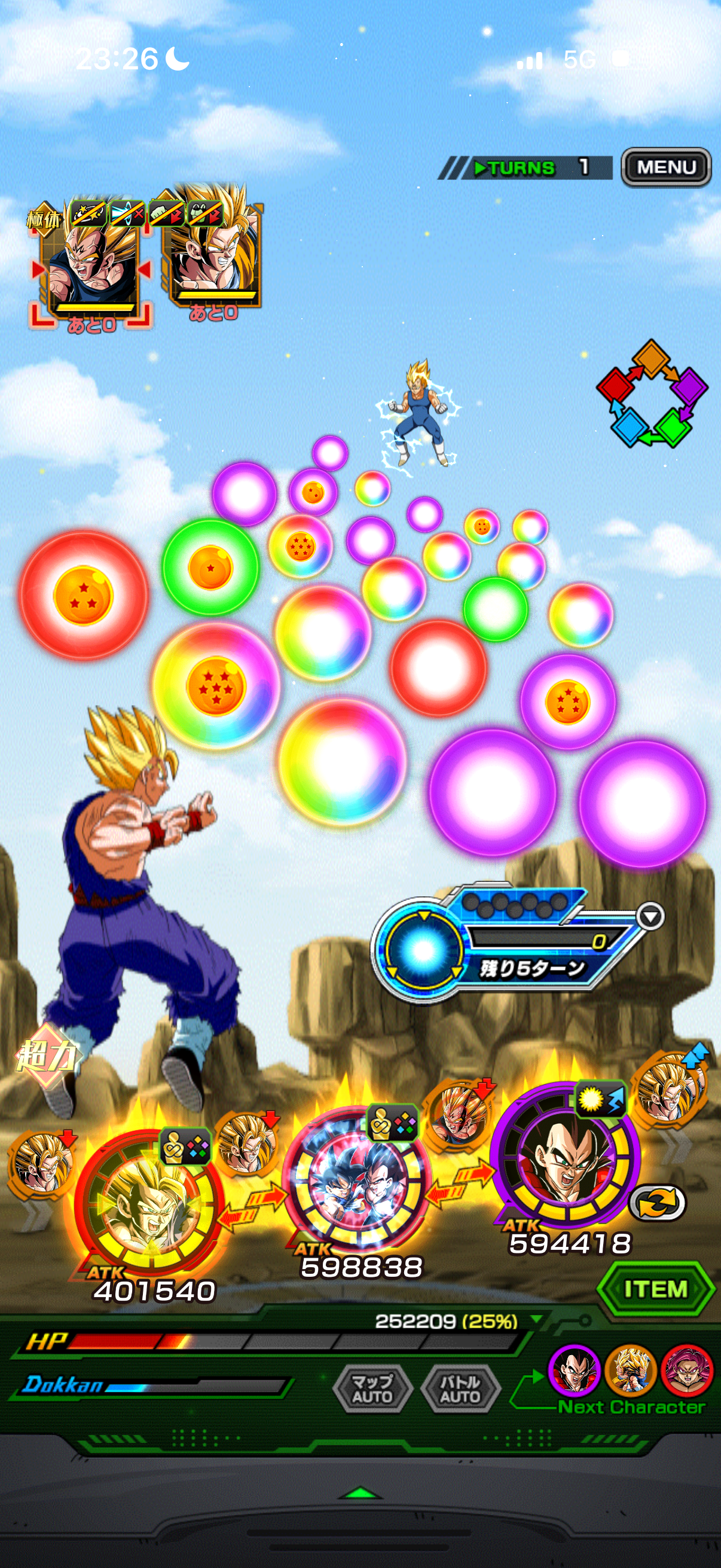Select the character with ATK 401540
The width and height of the screenshot is (721, 1568).
pyautogui.click(x=148, y=1202)
